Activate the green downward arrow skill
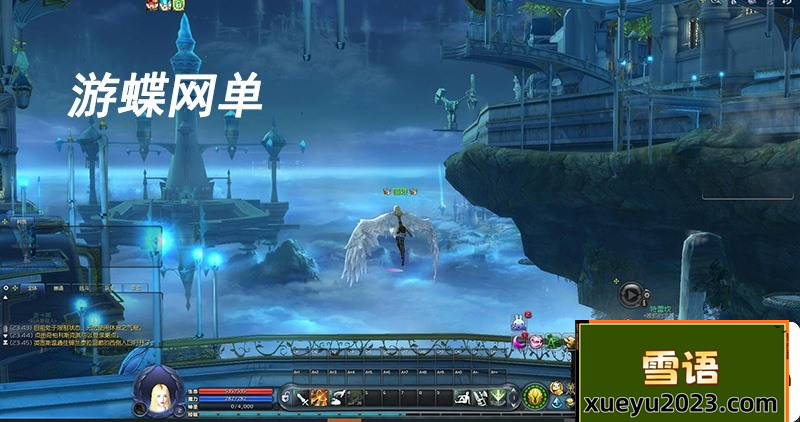The width and height of the screenshot is (800, 422). click(x=499, y=397)
